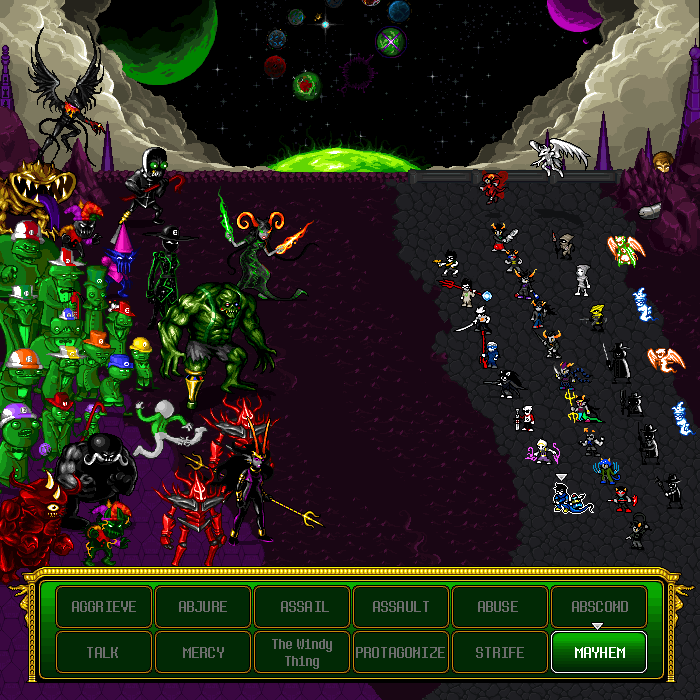Viewport: 700px width, 700px height.
Task: Select the TALK command
Action: 104,653
